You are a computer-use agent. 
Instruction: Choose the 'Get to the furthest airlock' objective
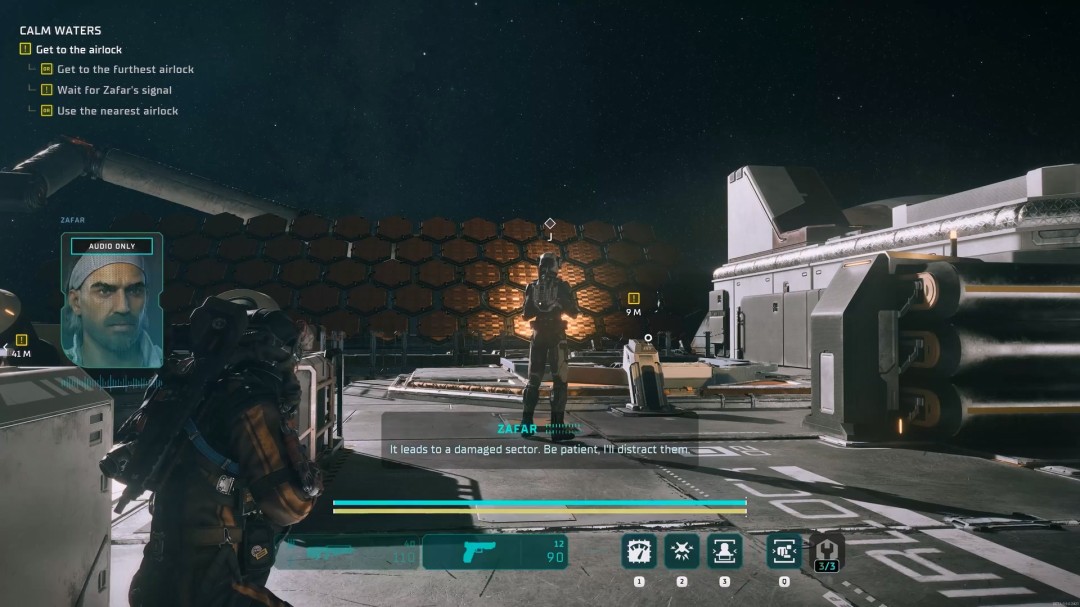coord(125,69)
